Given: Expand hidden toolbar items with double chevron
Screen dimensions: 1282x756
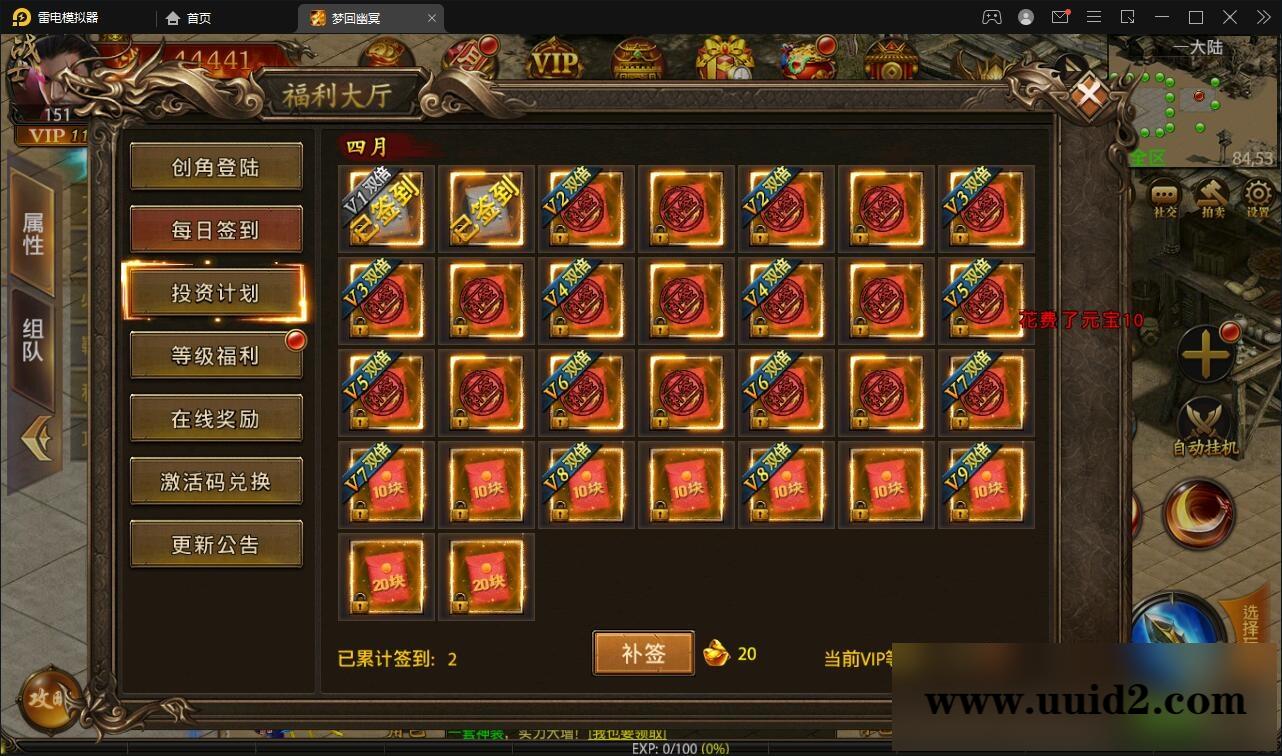Looking at the screenshot, I should point(1262,17).
